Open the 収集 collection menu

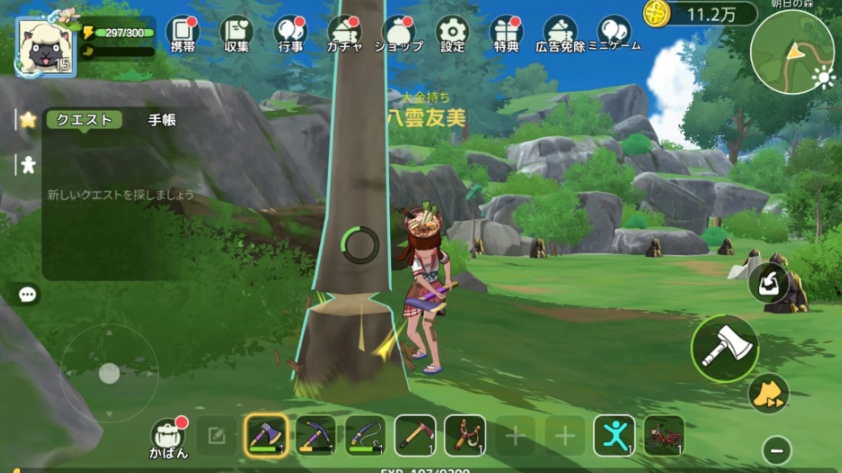(236, 34)
